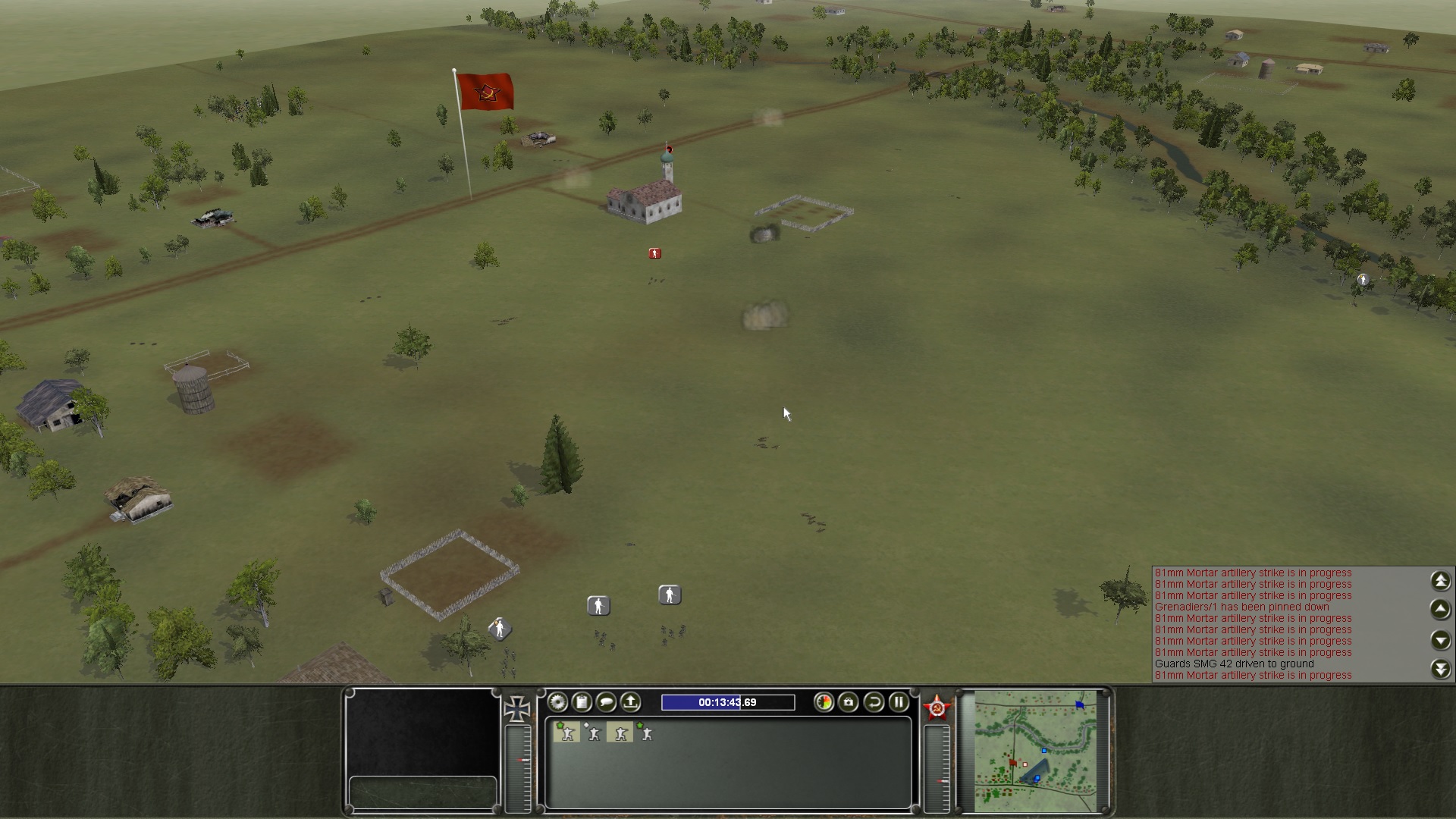
Task: Open the clipboard briefing button
Action: pyautogui.click(x=582, y=702)
